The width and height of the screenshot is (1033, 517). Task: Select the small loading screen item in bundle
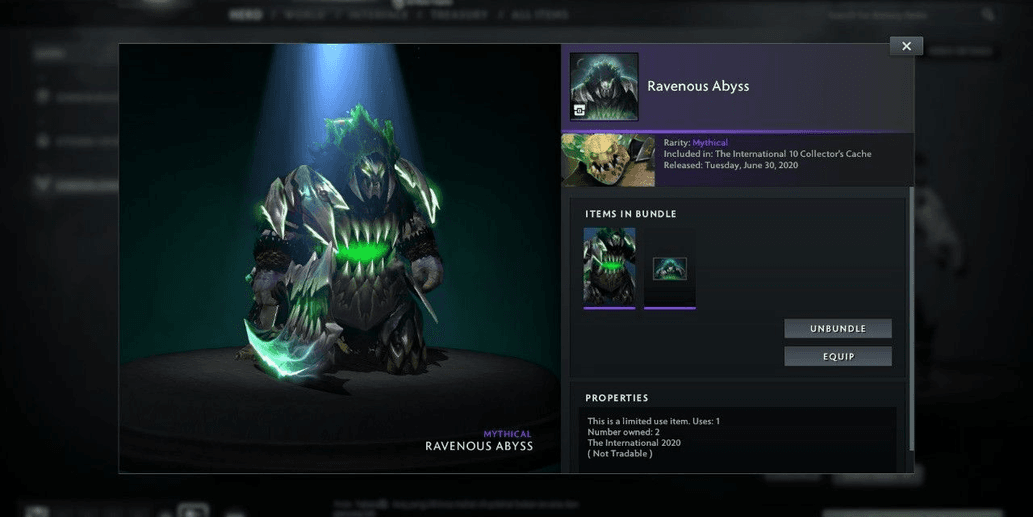669,268
